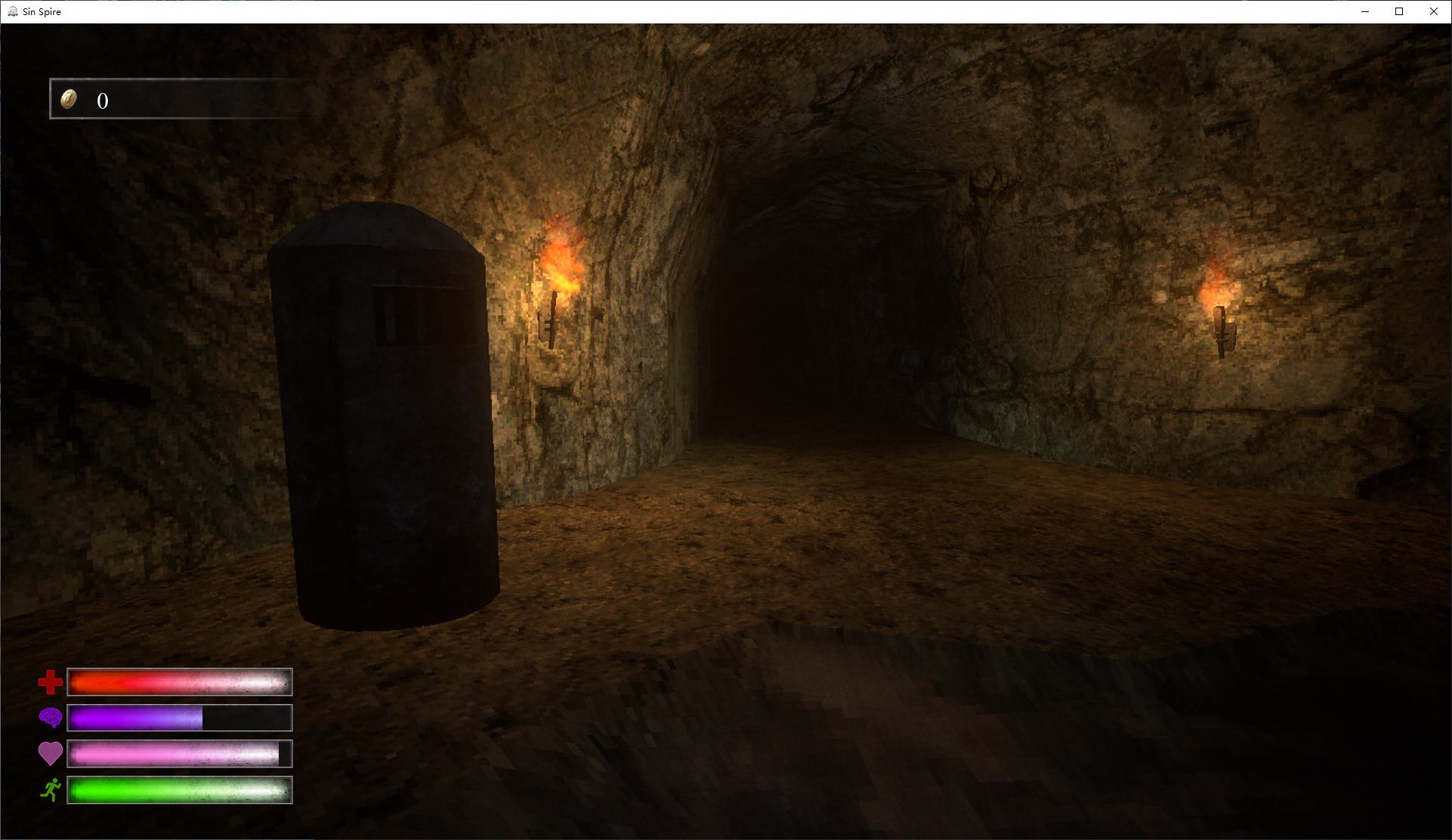Click the green stamina bar
This screenshot has height=840, width=1452.
click(x=179, y=789)
